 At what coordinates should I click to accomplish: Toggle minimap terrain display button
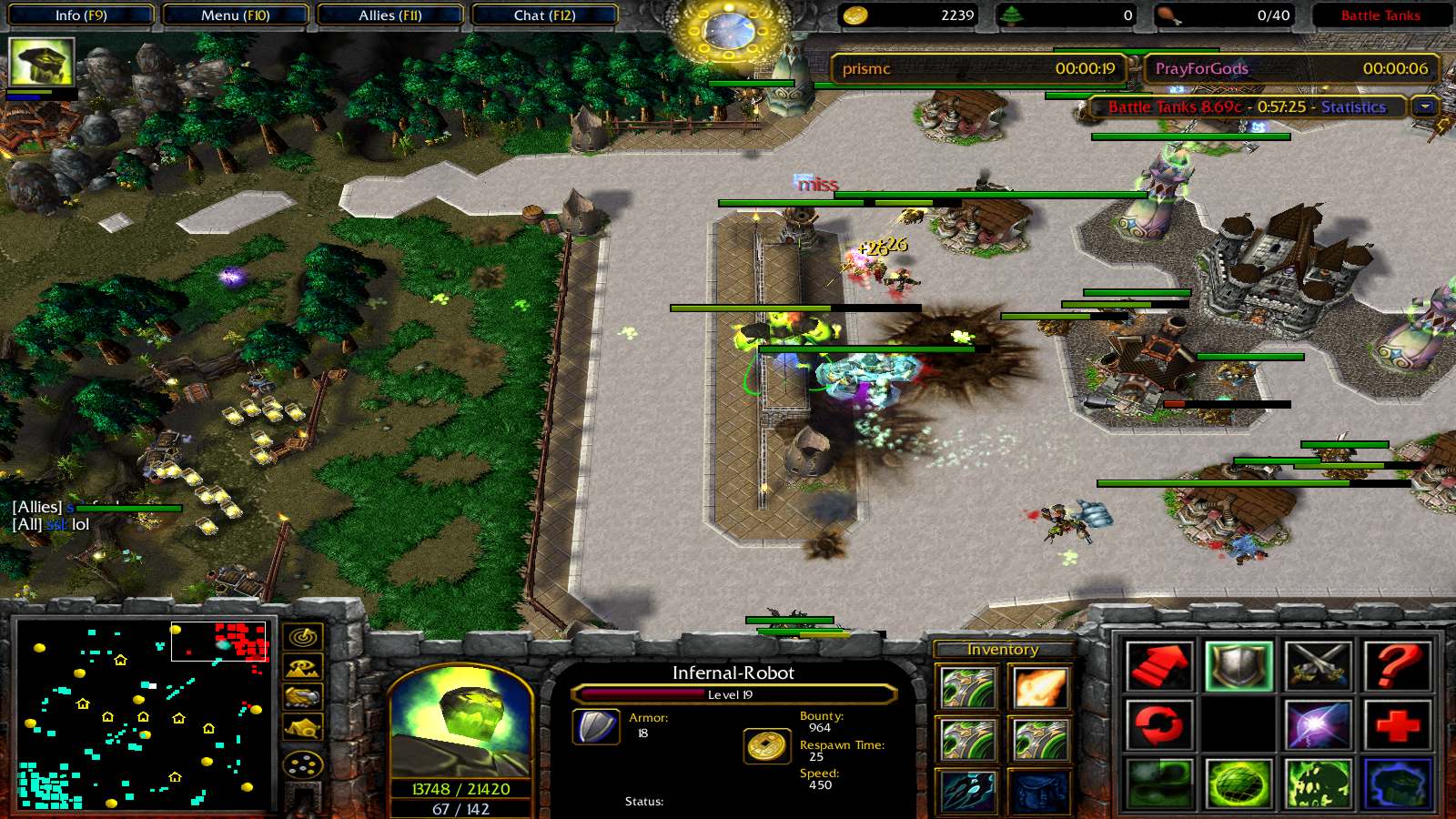pyautogui.click(x=303, y=668)
